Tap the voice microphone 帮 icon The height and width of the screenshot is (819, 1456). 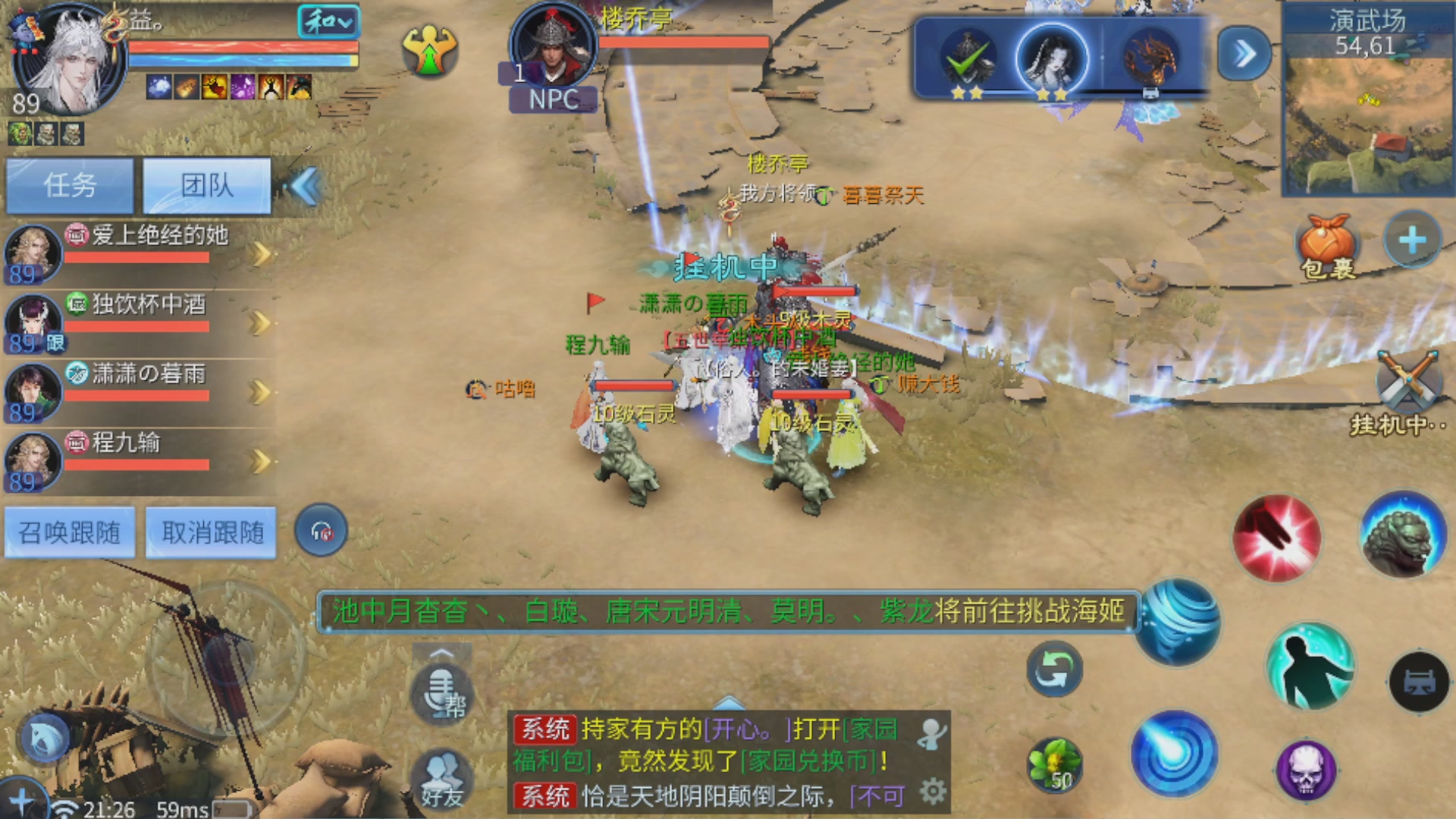[444, 694]
